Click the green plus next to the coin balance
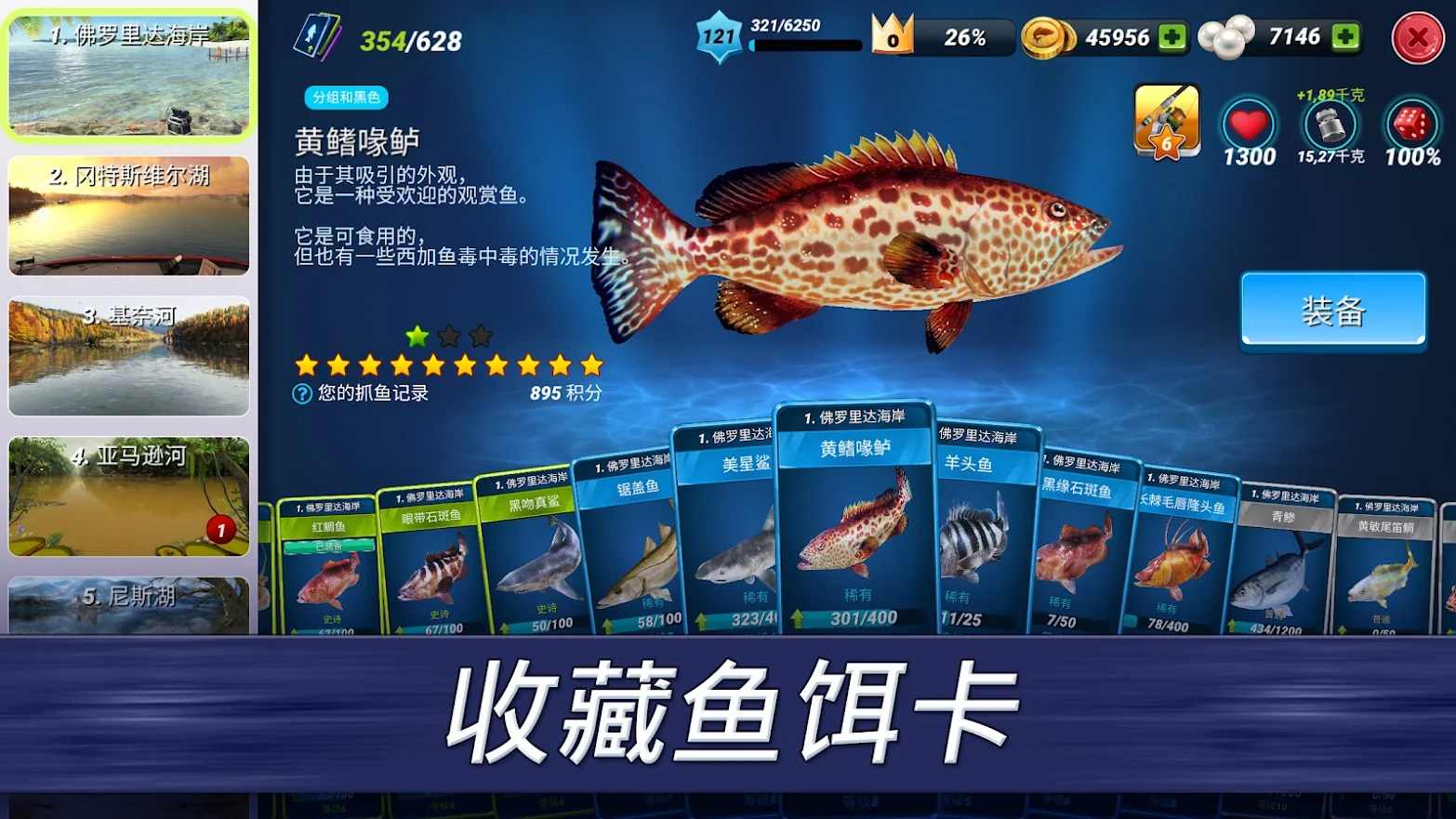The height and width of the screenshot is (819, 1456). click(x=1171, y=37)
